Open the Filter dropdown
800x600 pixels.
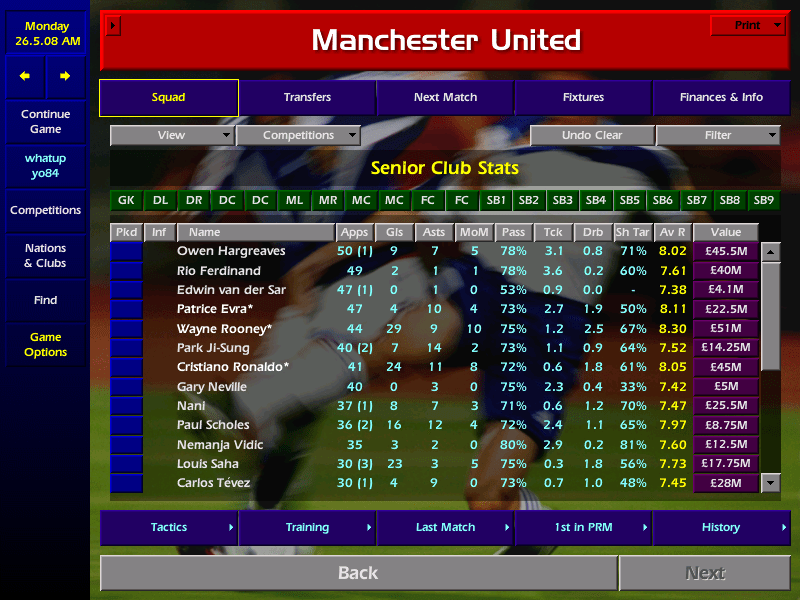[x=718, y=136]
